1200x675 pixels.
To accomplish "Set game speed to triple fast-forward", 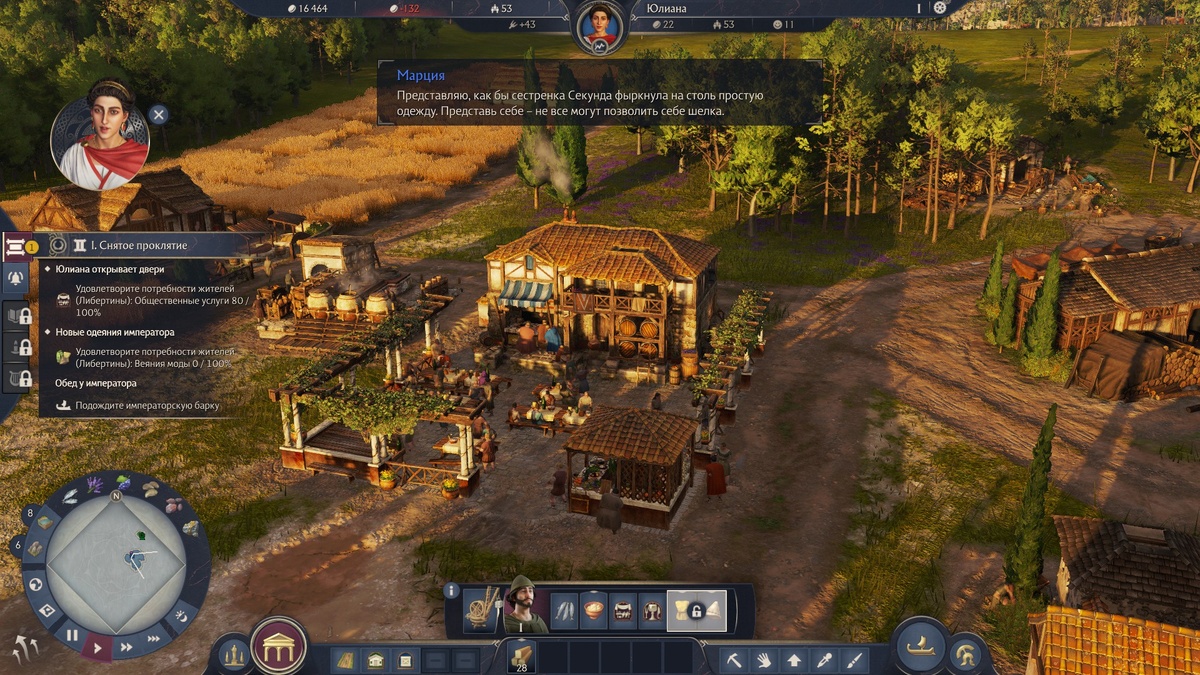I will click(x=154, y=638).
